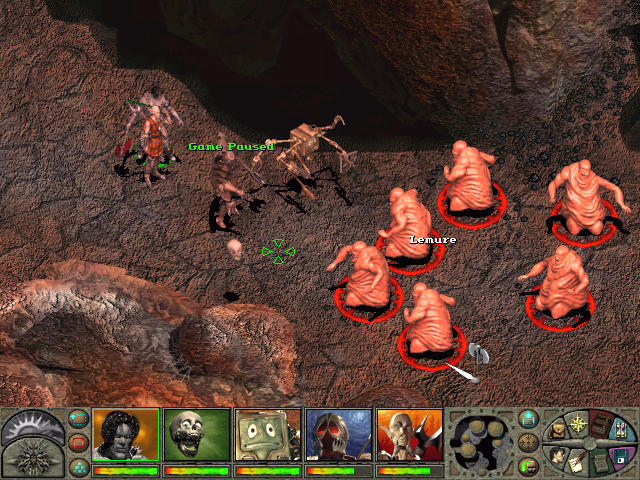Choose the modron party member portrait
Viewport: 640px width, 480px height.
click(x=267, y=435)
